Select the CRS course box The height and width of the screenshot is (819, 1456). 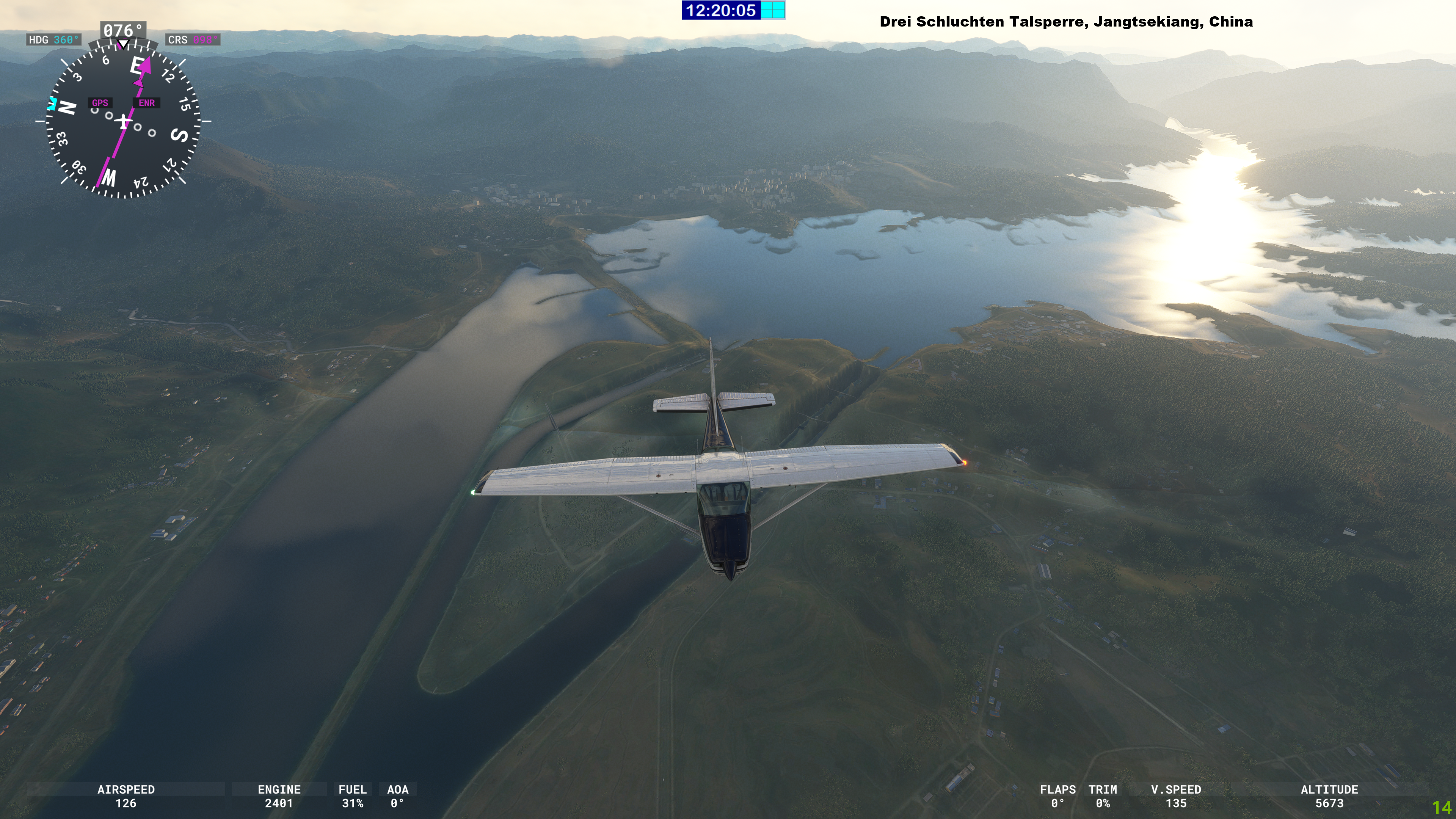tap(193, 40)
